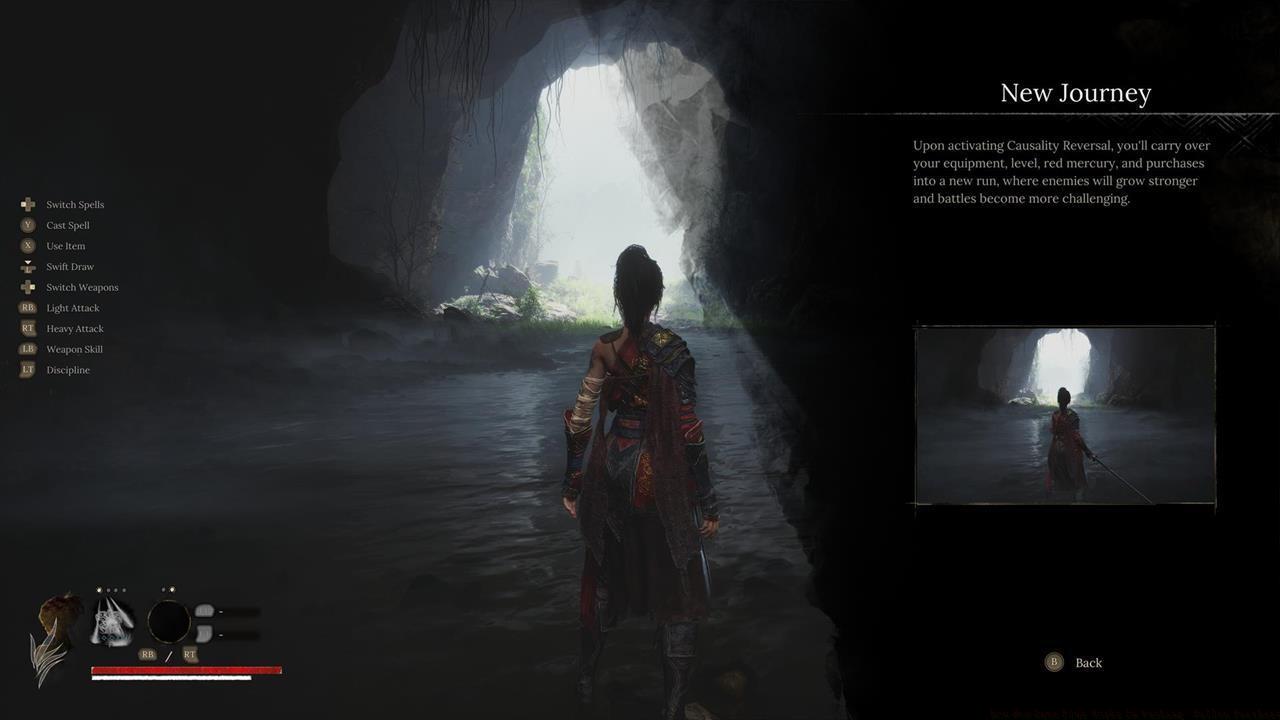Select the Swift Draw control icon
Image resolution: width=1280 pixels, height=720 pixels.
28,266
